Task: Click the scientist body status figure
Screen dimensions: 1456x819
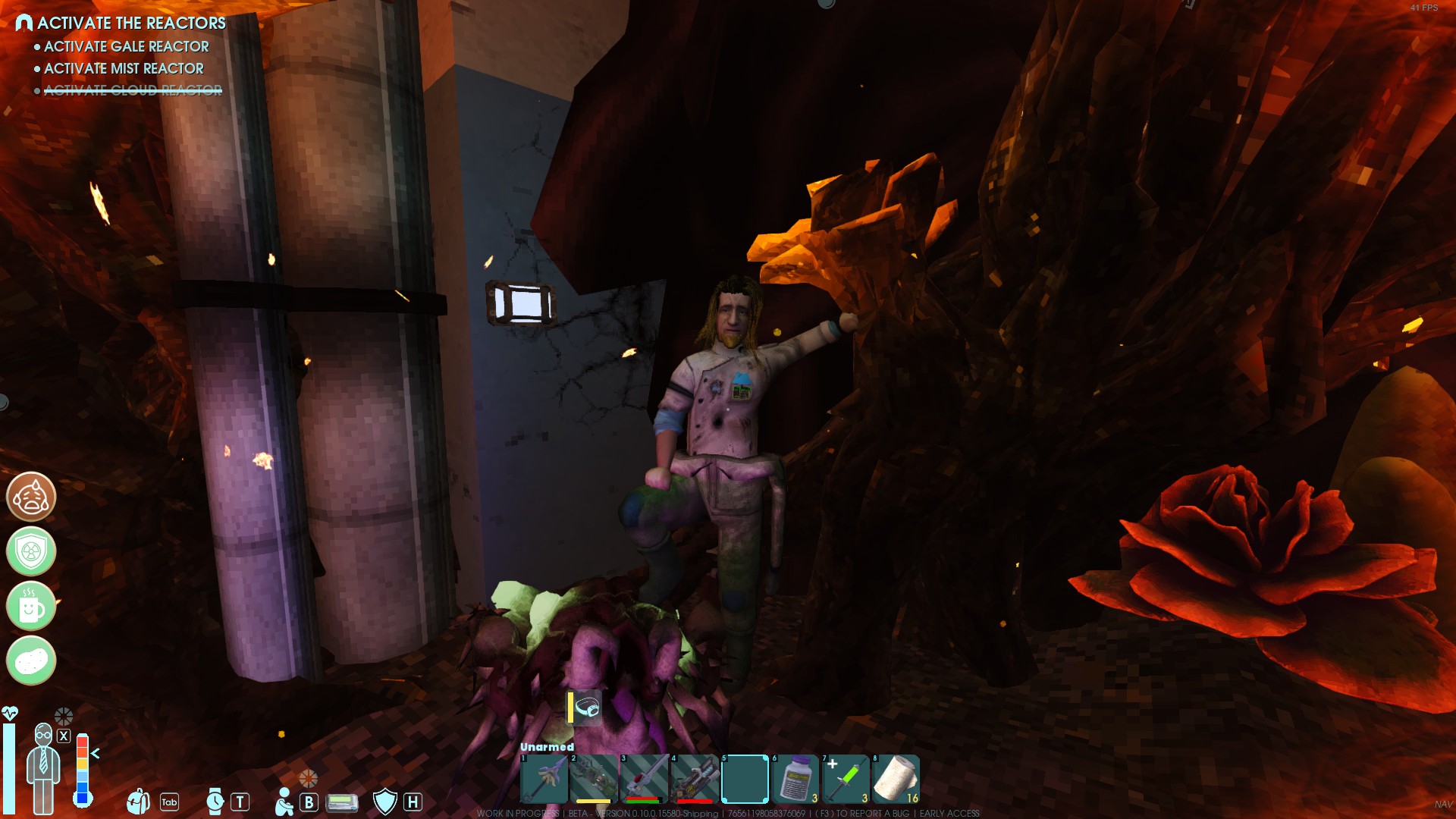Action: (x=43, y=767)
